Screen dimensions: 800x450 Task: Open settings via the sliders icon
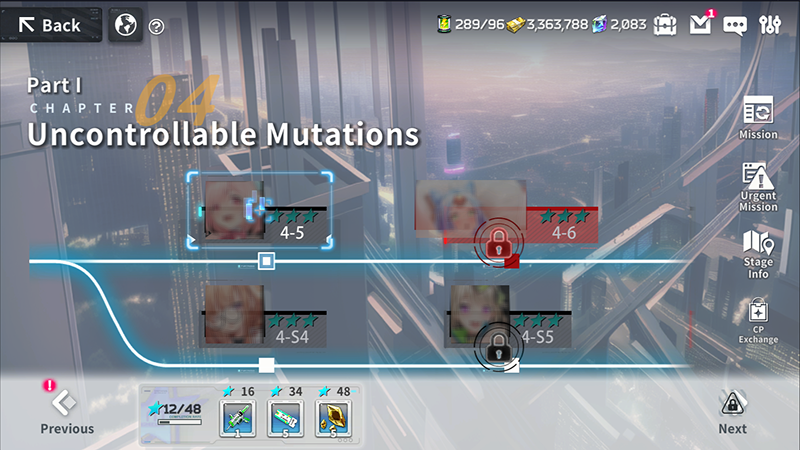tap(769, 25)
